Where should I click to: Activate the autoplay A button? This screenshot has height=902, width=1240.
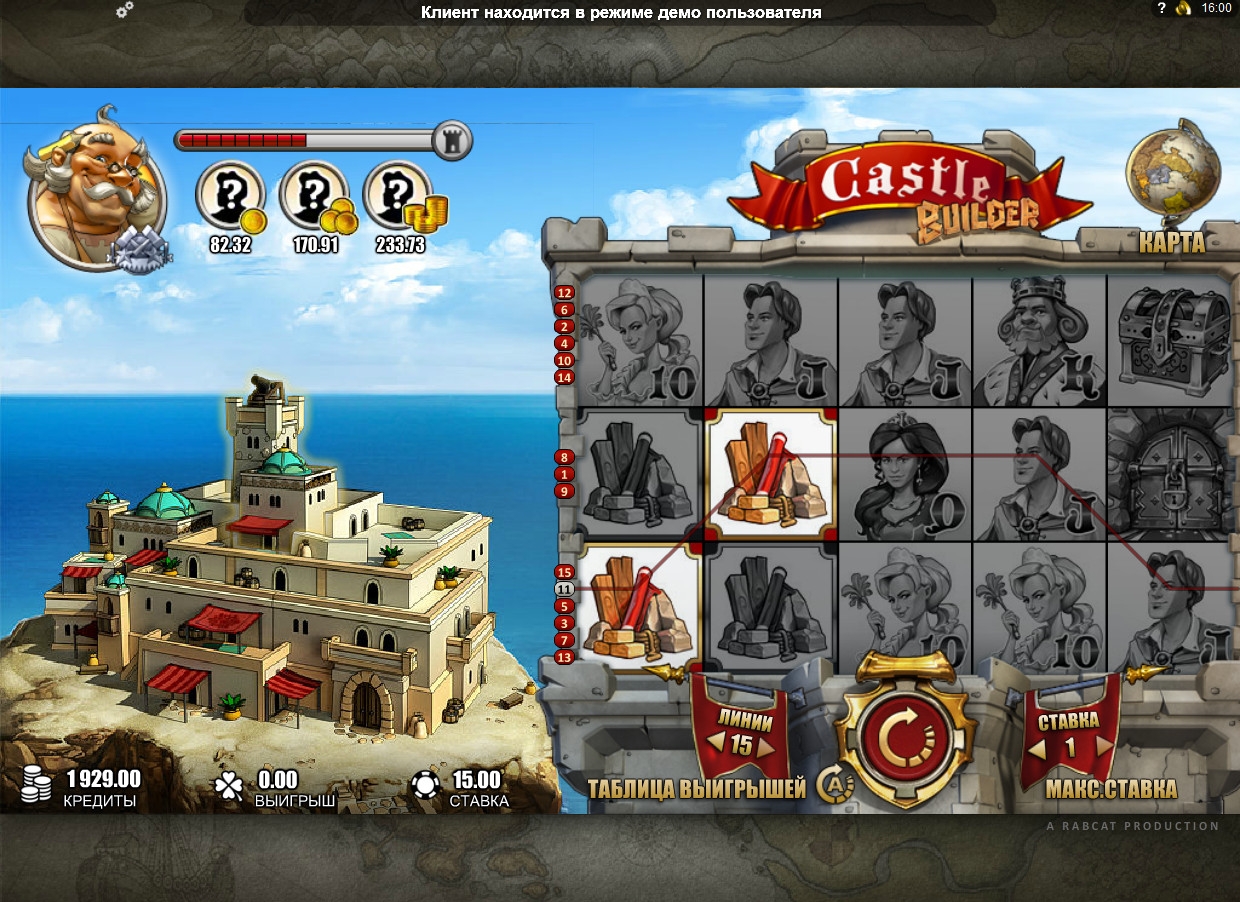tap(832, 784)
